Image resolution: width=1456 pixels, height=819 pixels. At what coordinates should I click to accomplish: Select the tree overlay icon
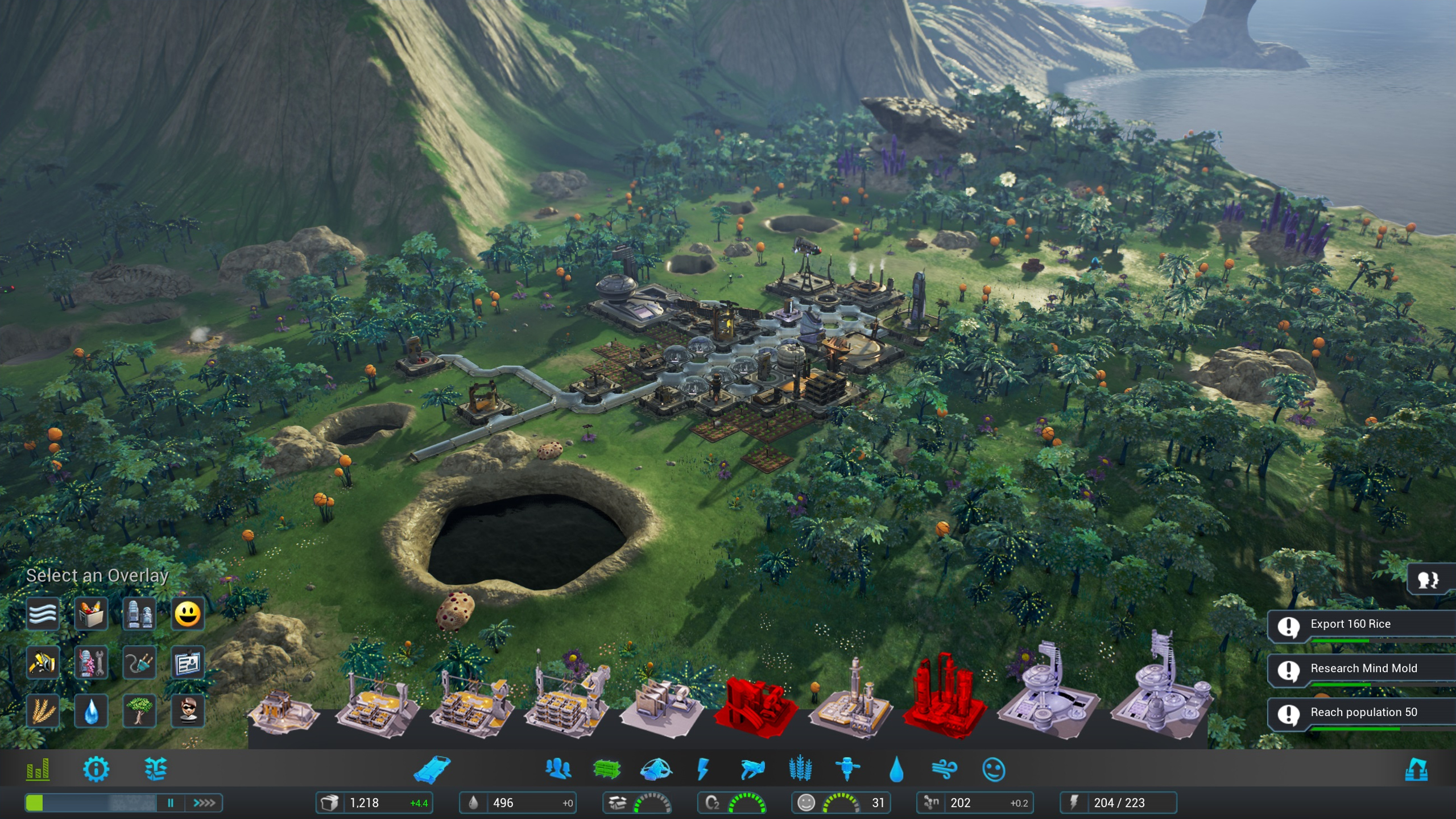(x=139, y=711)
